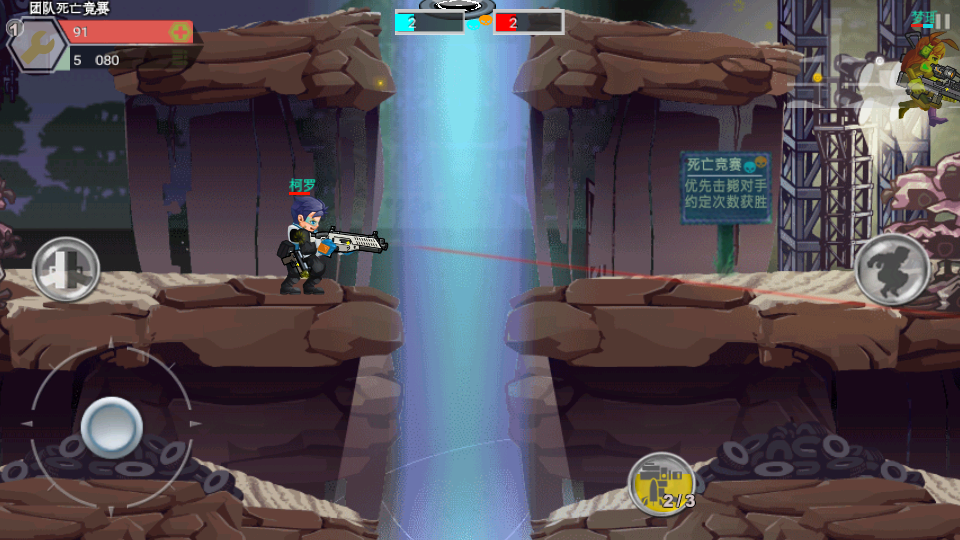Tap the jump button with the leaping figure
This screenshot has width=960, height=540.
(892, 269)
